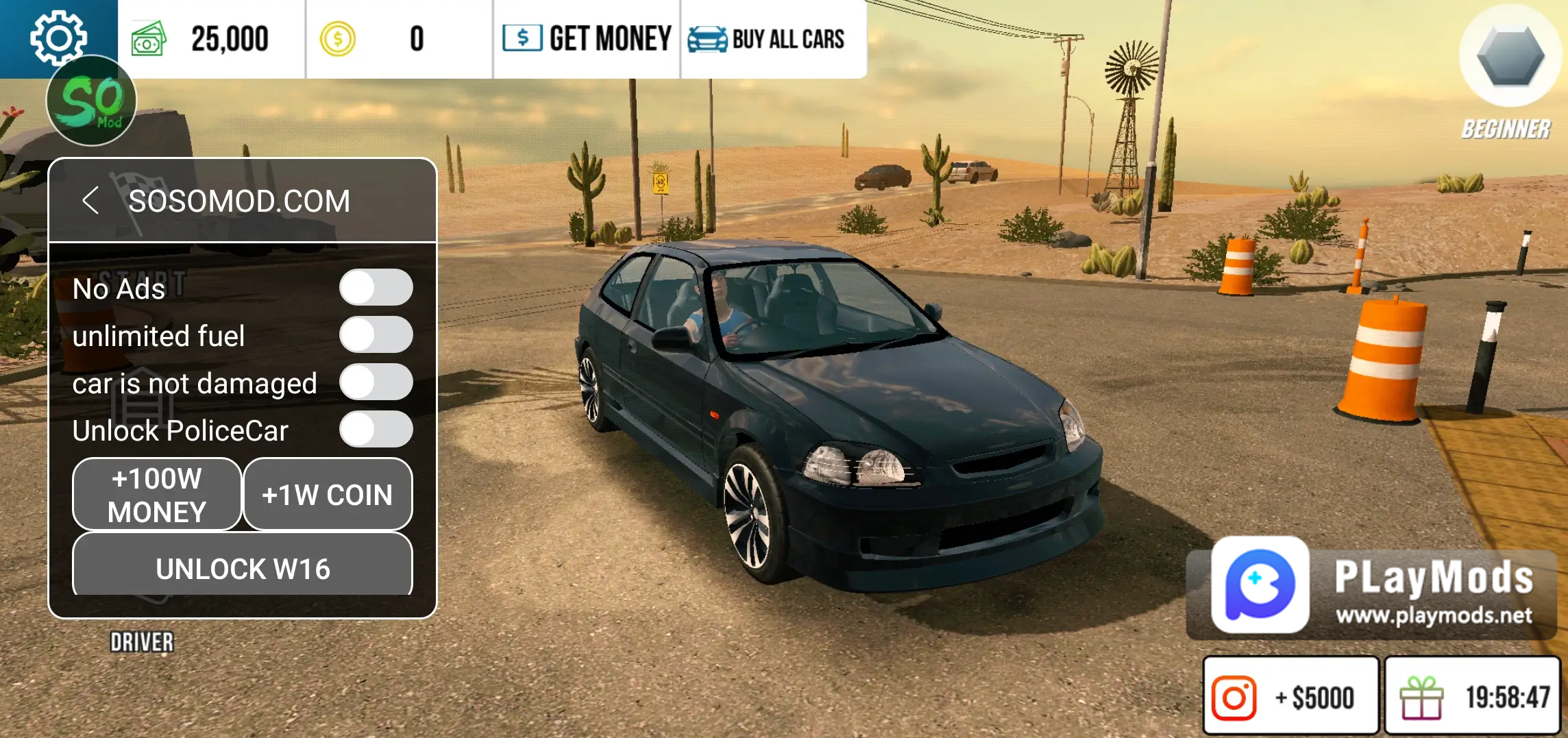
Task: Turn on car is not damaged
Action: click(376, 382)
